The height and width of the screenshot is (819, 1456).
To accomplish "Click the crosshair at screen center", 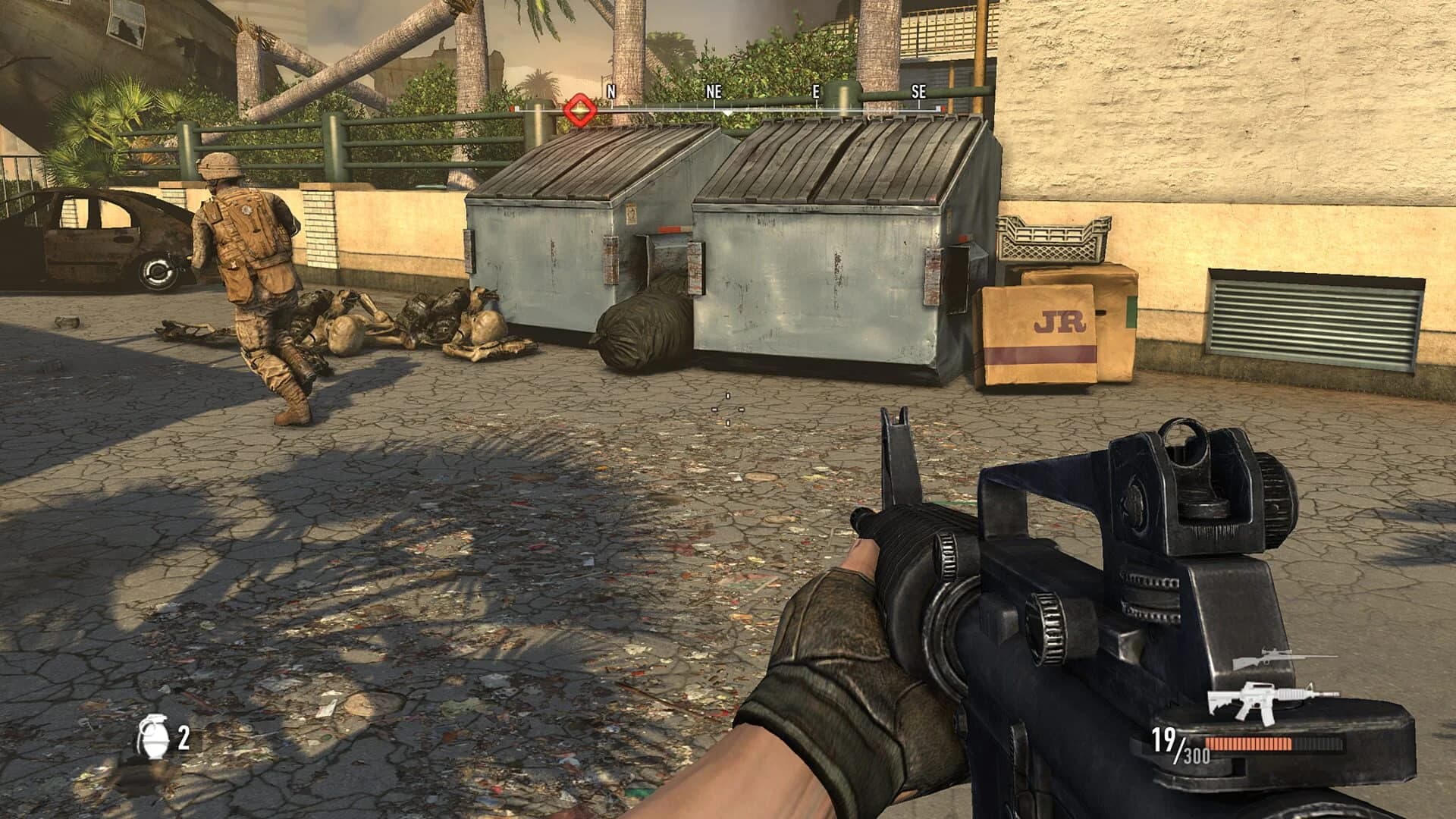I will tap(728, 409).
